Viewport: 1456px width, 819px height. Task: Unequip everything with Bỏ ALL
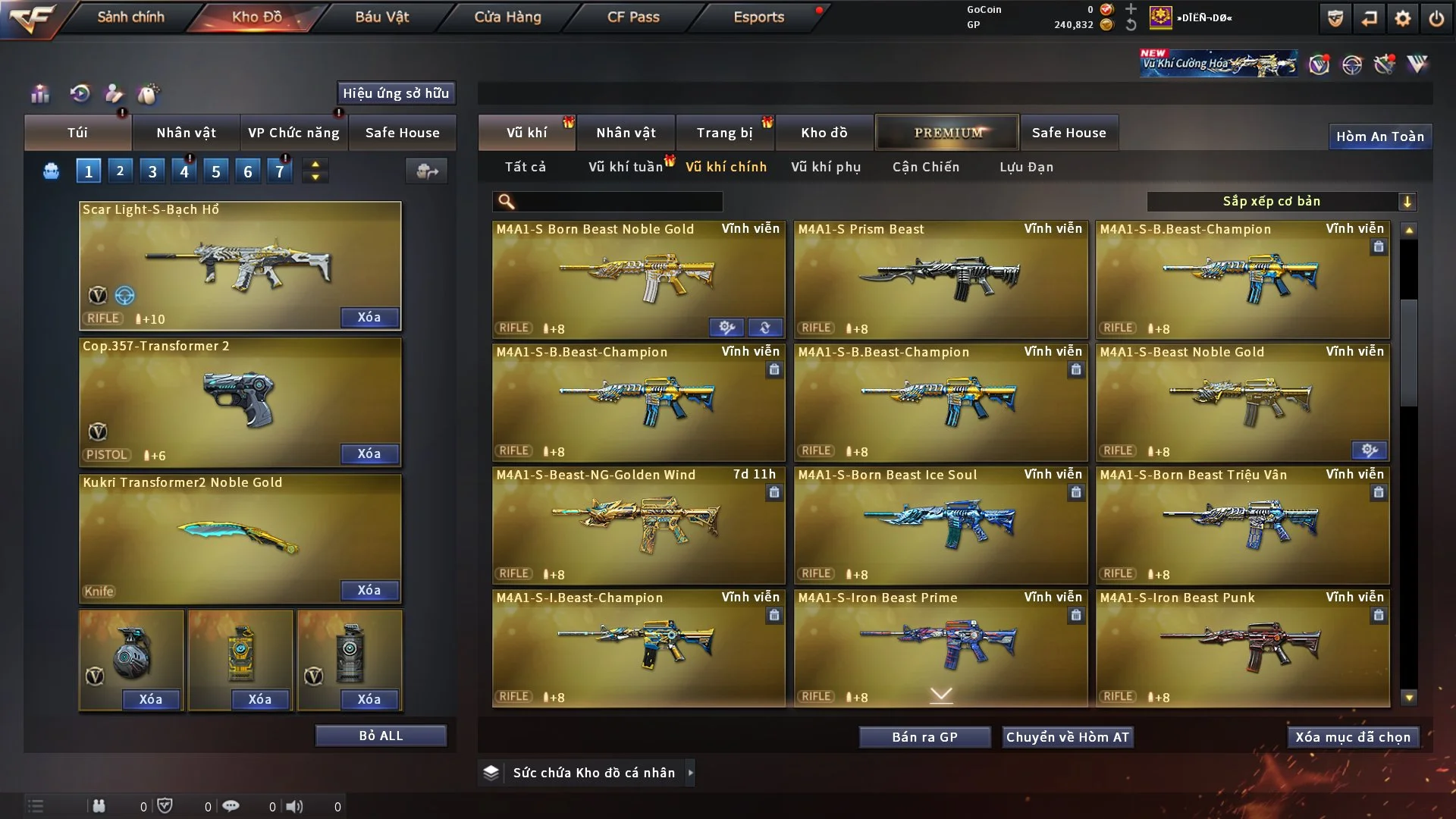[x=381, y=736]
